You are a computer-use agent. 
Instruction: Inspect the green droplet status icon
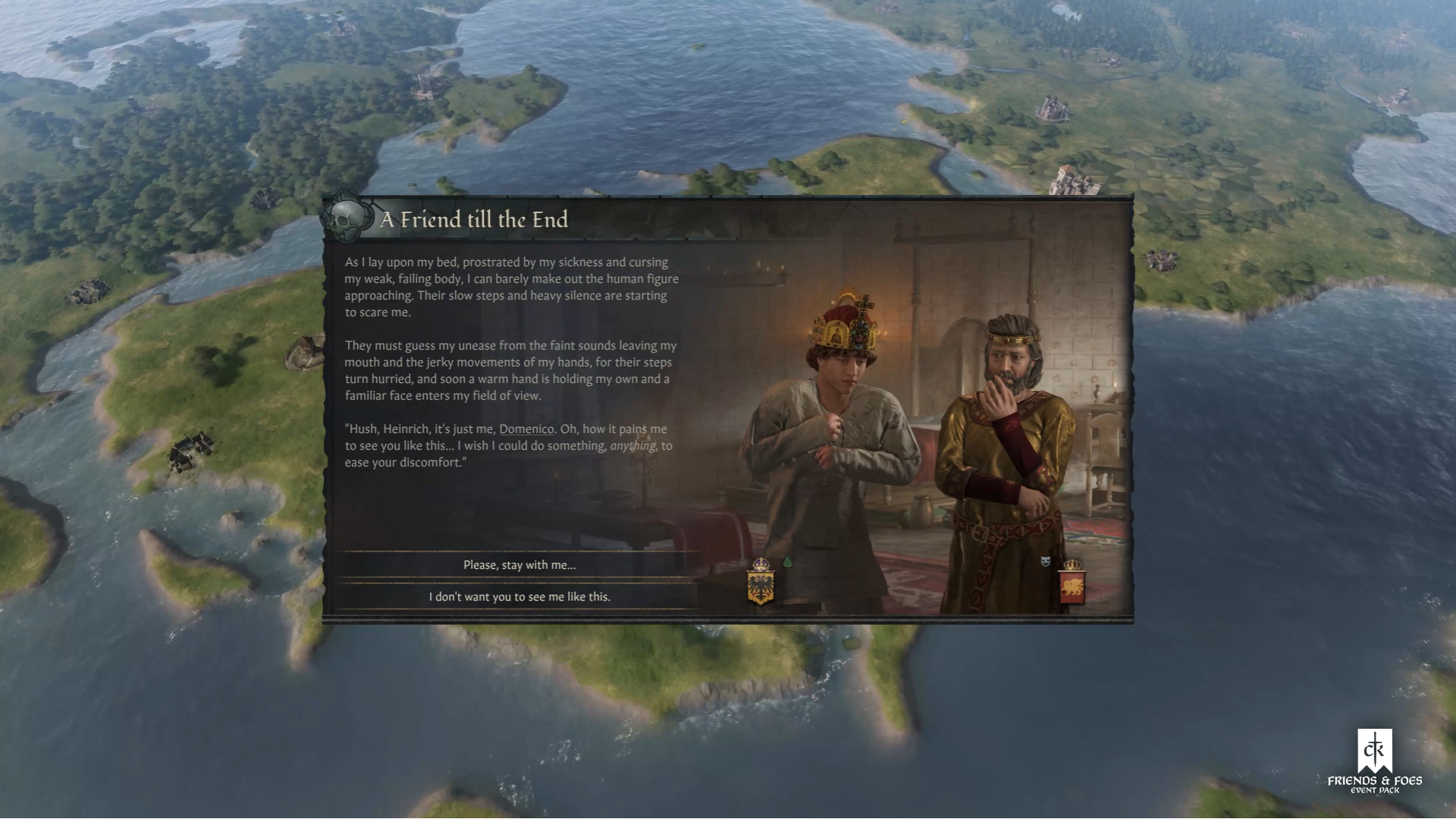[x=787, y=562]
